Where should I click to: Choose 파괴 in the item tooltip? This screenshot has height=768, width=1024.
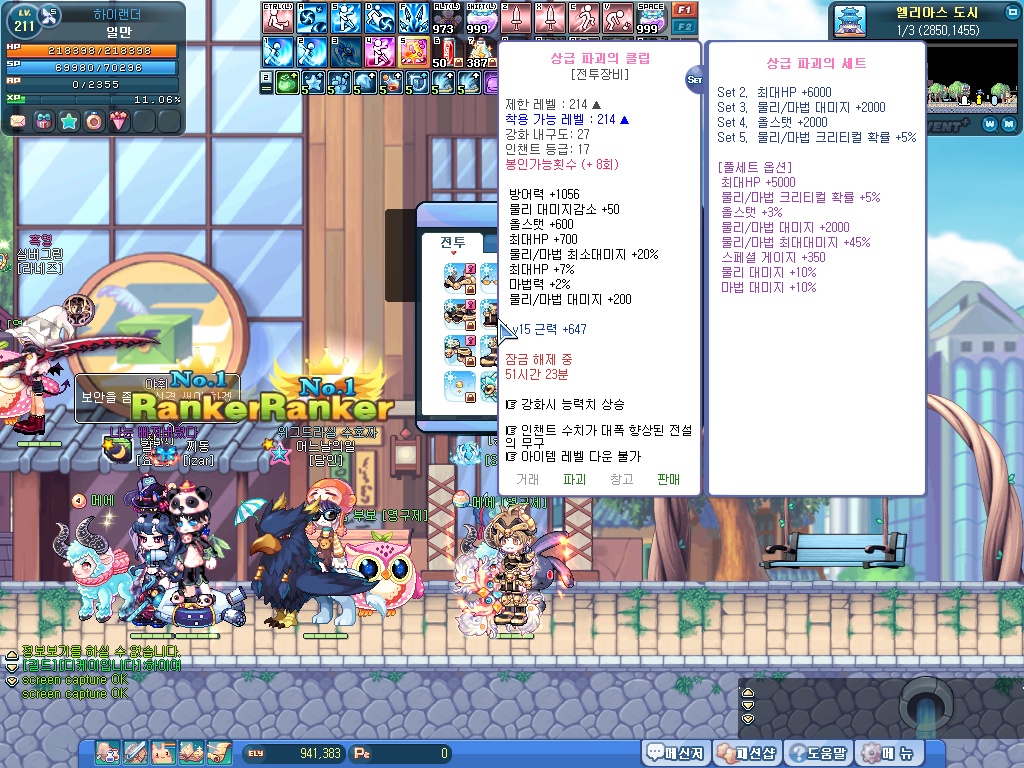tap(574, 480)
